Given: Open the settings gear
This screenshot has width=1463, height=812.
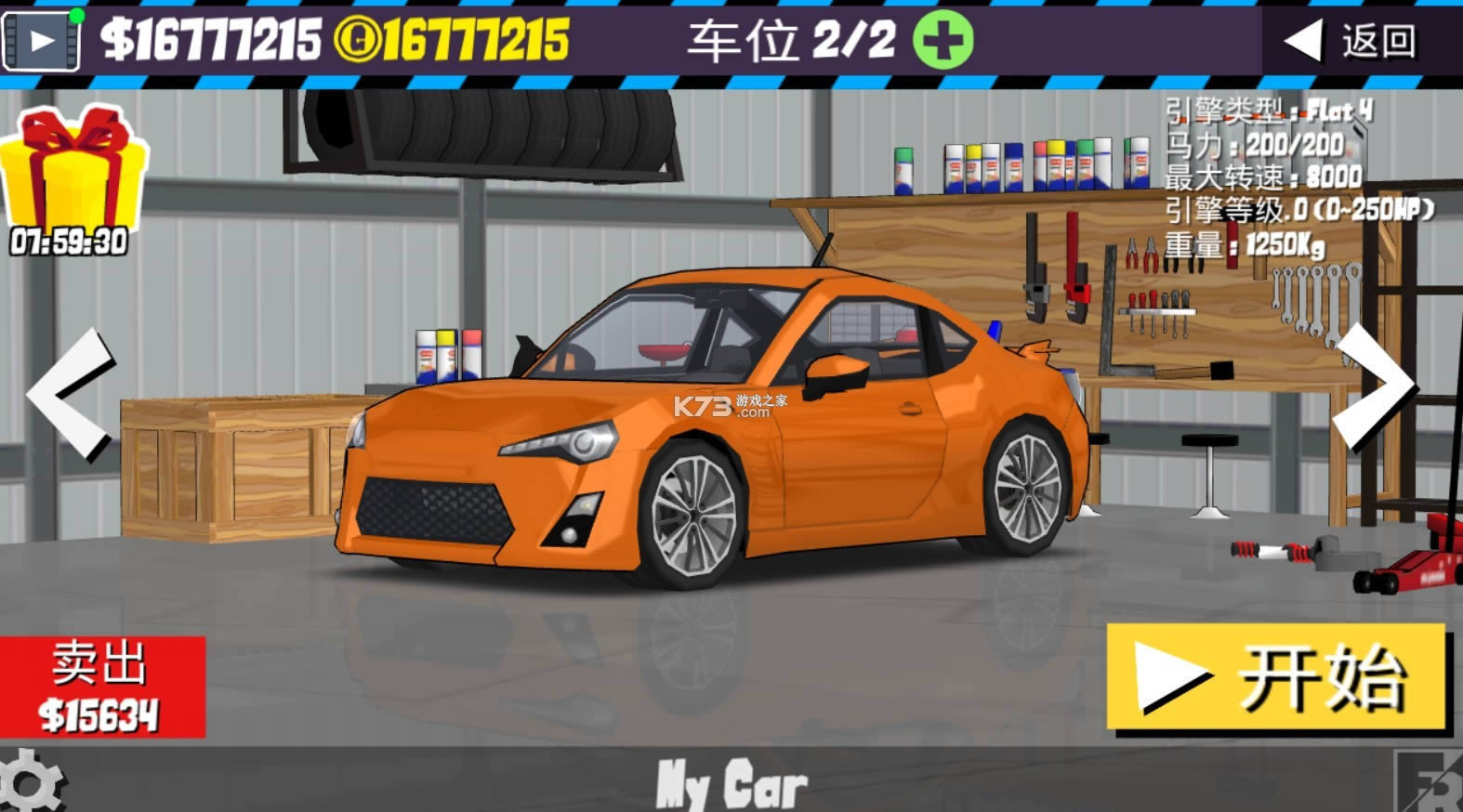Looking at the screenshot, I should tap(28, 783).
